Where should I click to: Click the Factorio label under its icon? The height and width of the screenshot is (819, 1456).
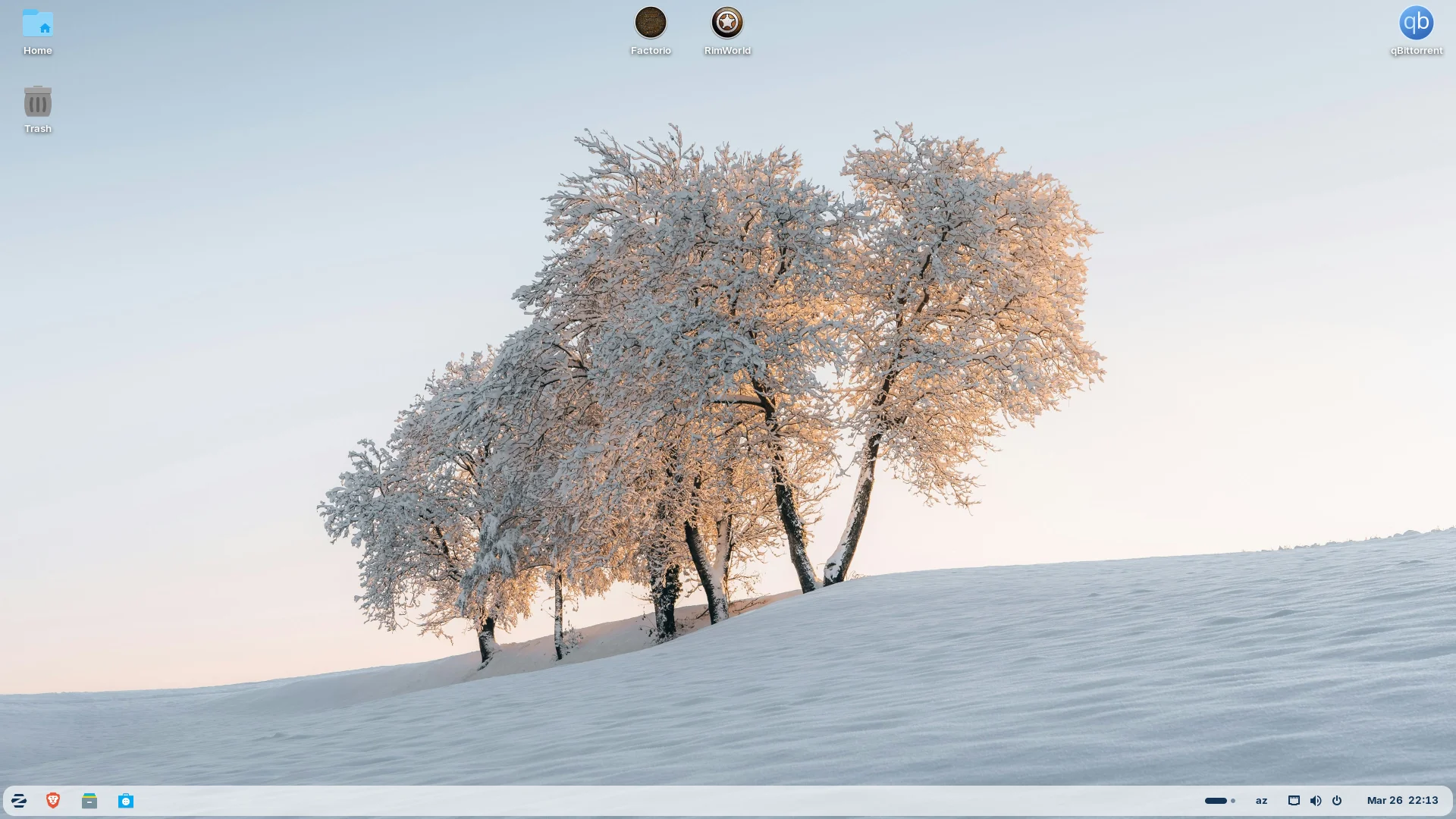pyautogui.click(x=651, y=50)
